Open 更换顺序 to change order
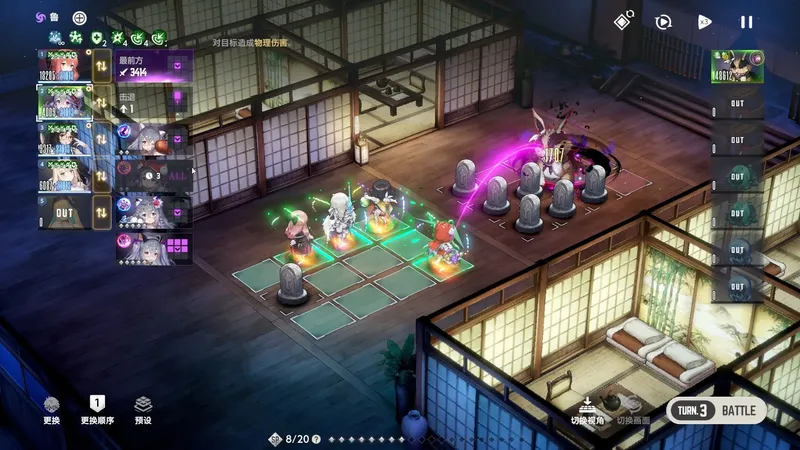The image size is (800, 450). [97, 408]
